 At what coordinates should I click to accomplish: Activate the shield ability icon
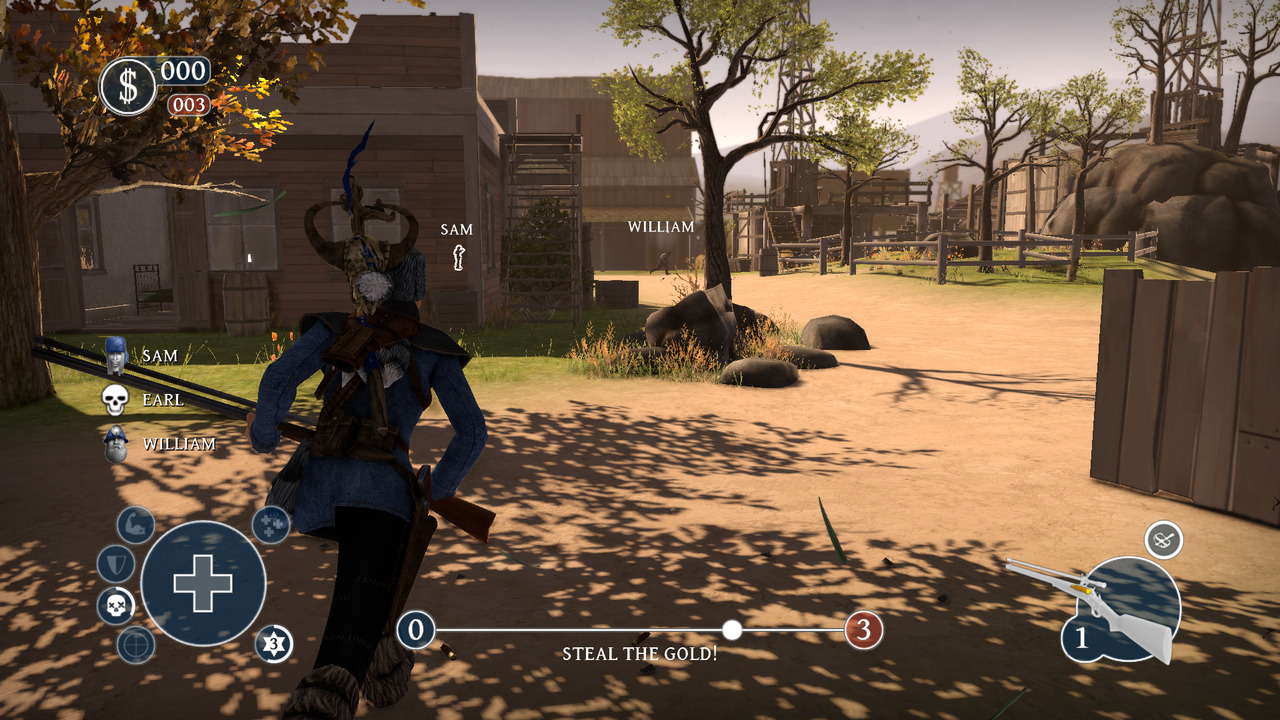[x=115, y=564]
